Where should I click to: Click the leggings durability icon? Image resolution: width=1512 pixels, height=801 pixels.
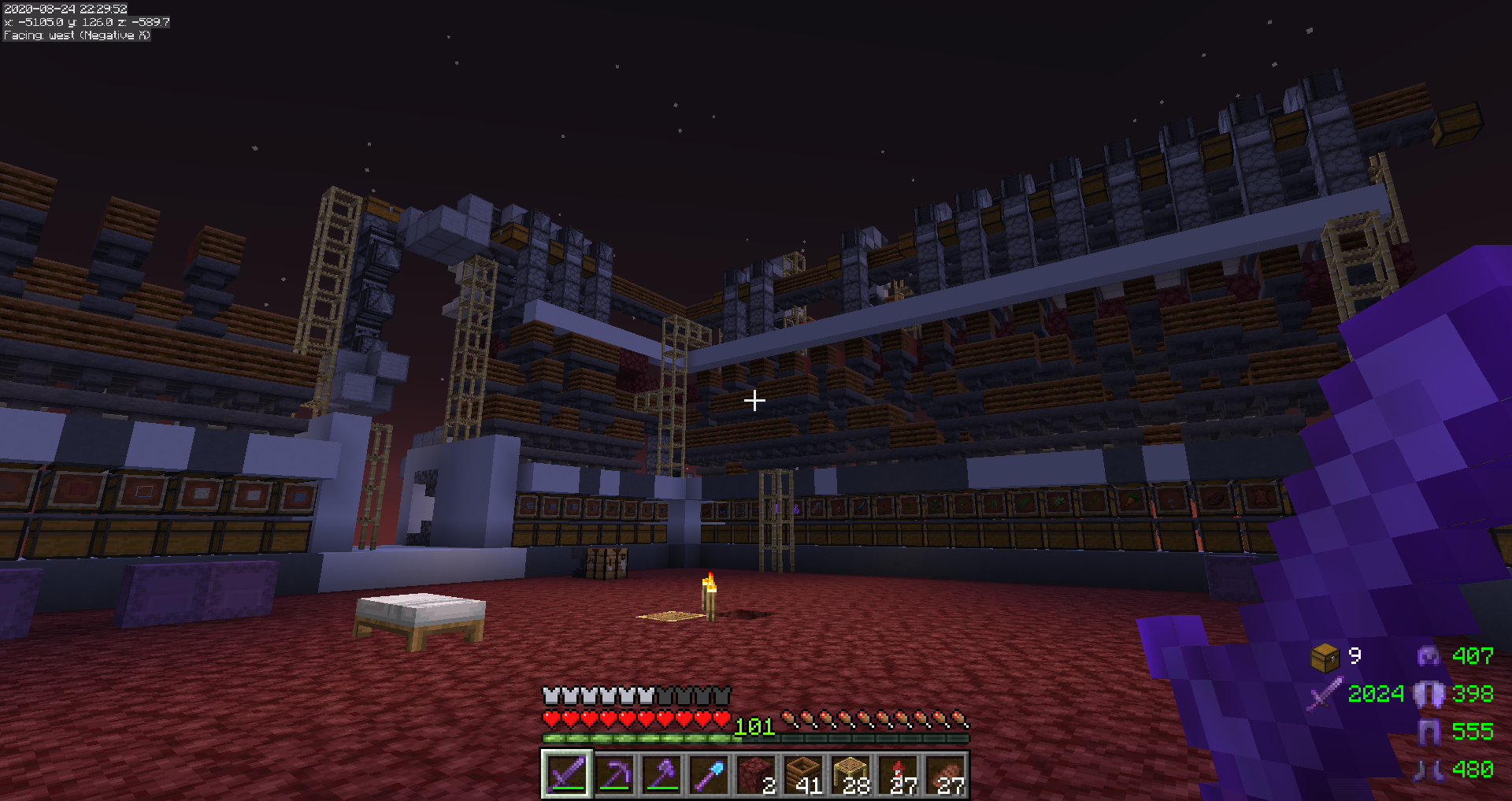click(x=1429, y=732)
